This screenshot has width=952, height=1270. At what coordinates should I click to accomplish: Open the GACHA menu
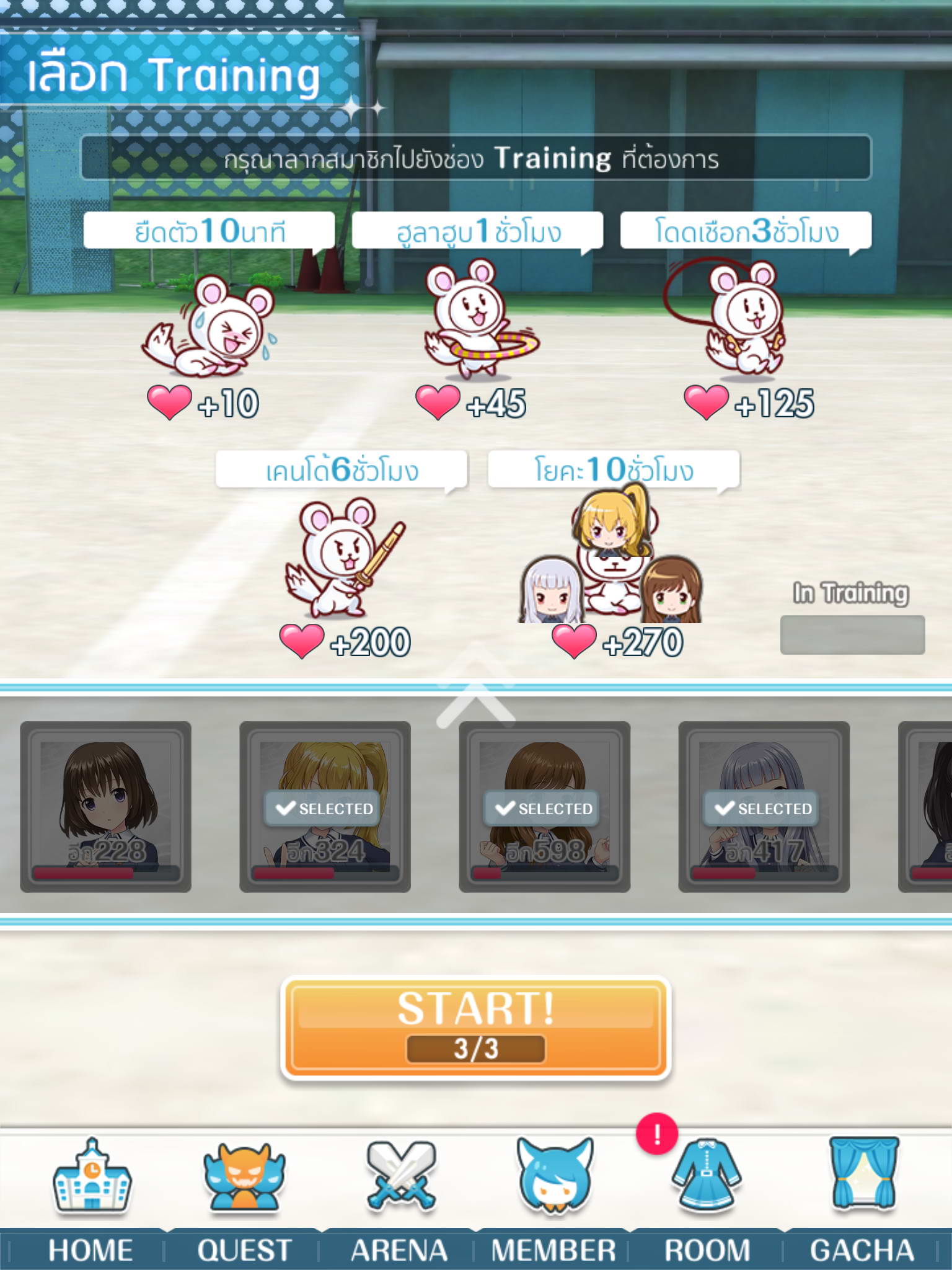coord(862,1200)
